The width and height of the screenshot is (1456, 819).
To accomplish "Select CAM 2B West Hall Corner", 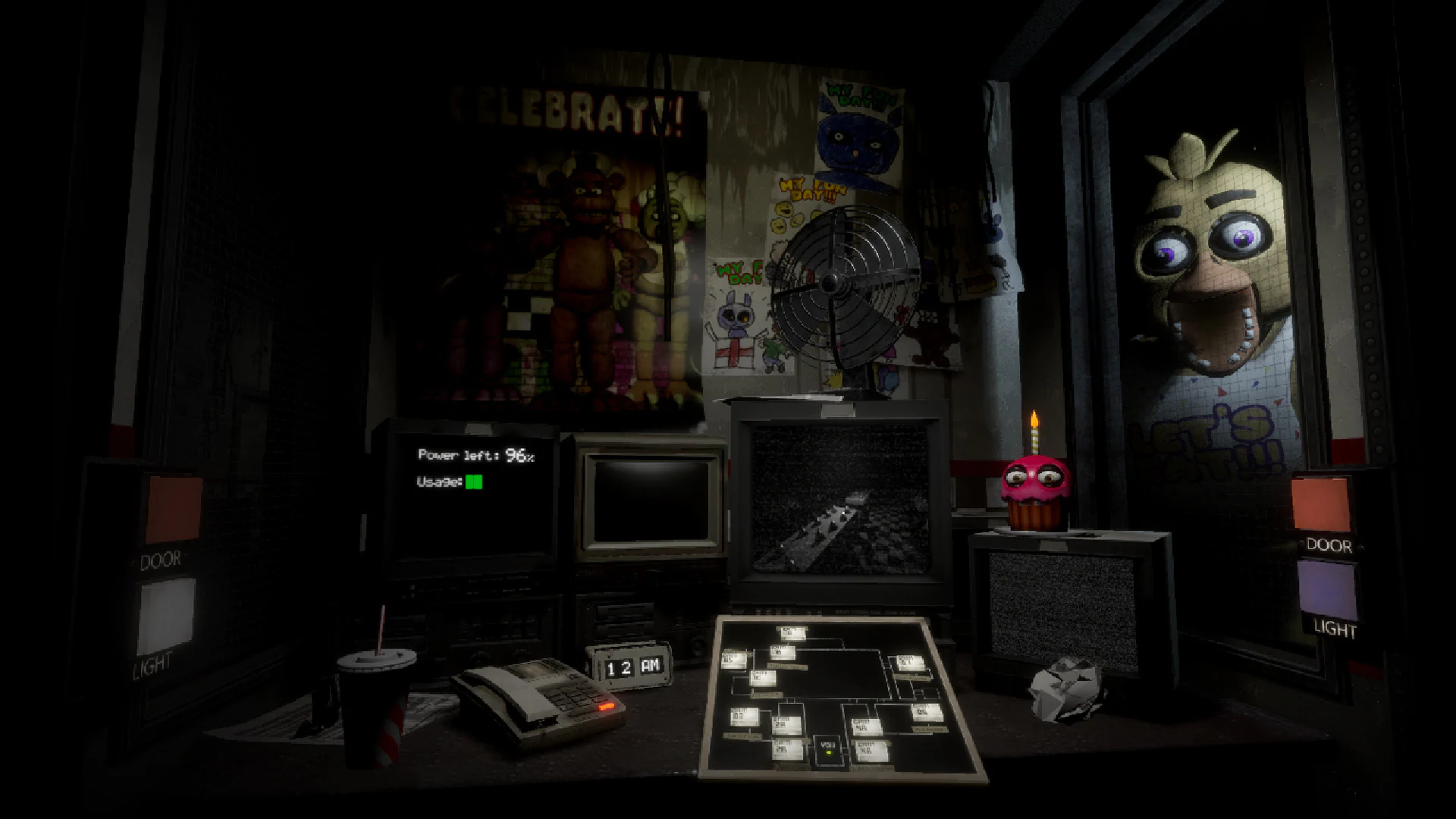I will point(786,748).
